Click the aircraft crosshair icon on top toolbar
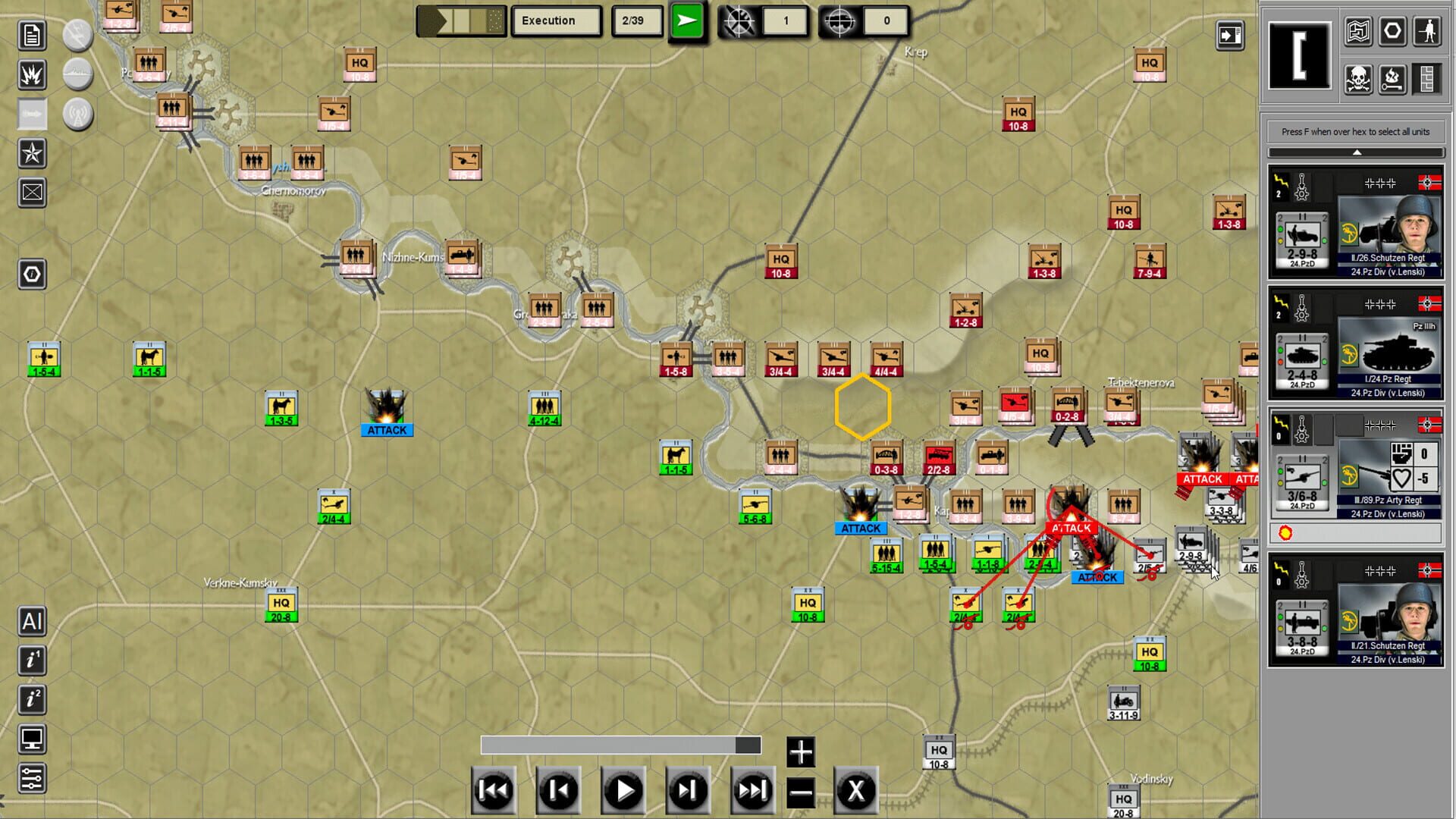The height and width of the screenshot is (819, 1456). [x=740, y=21]
